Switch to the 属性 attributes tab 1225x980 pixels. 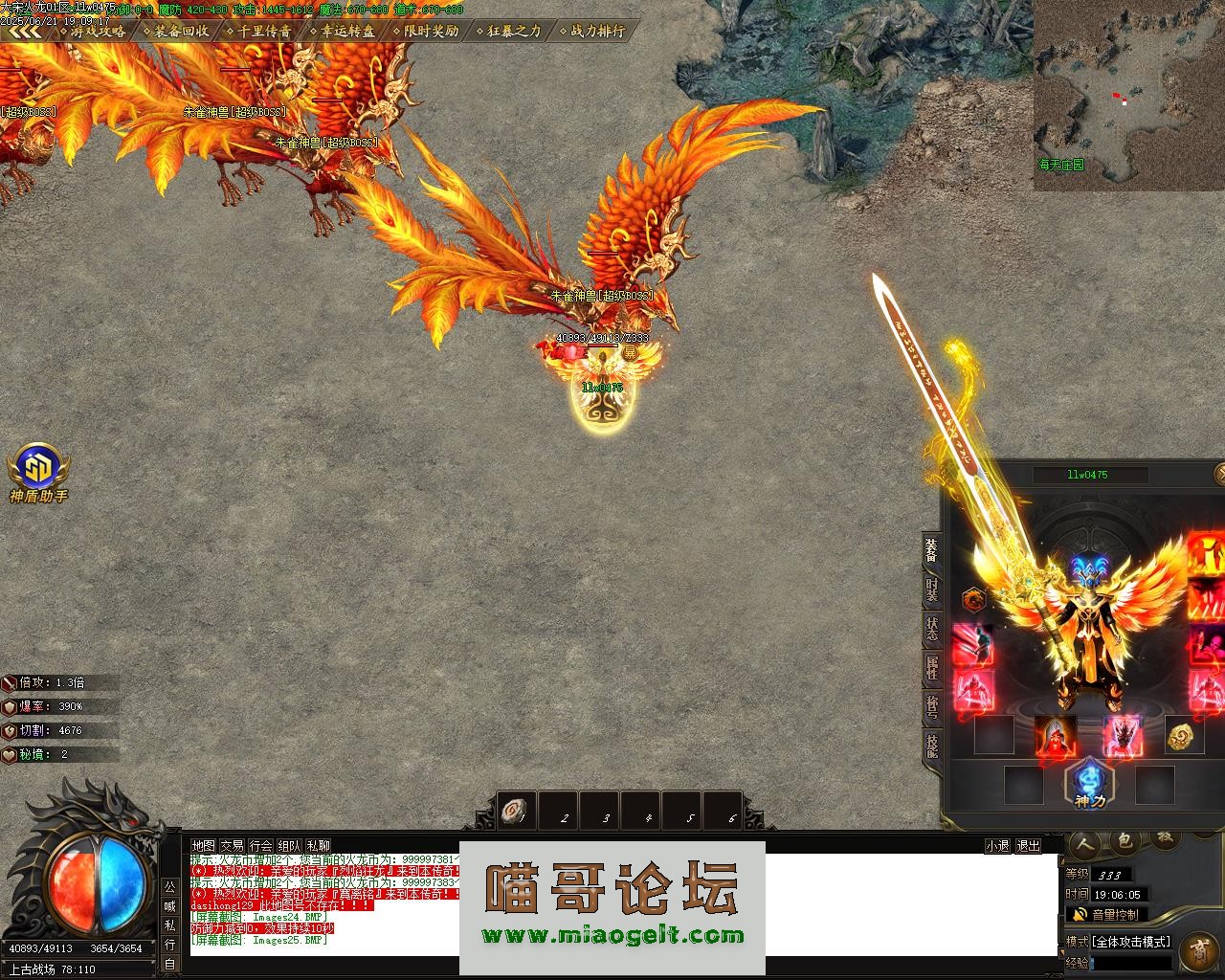(932, 667)
